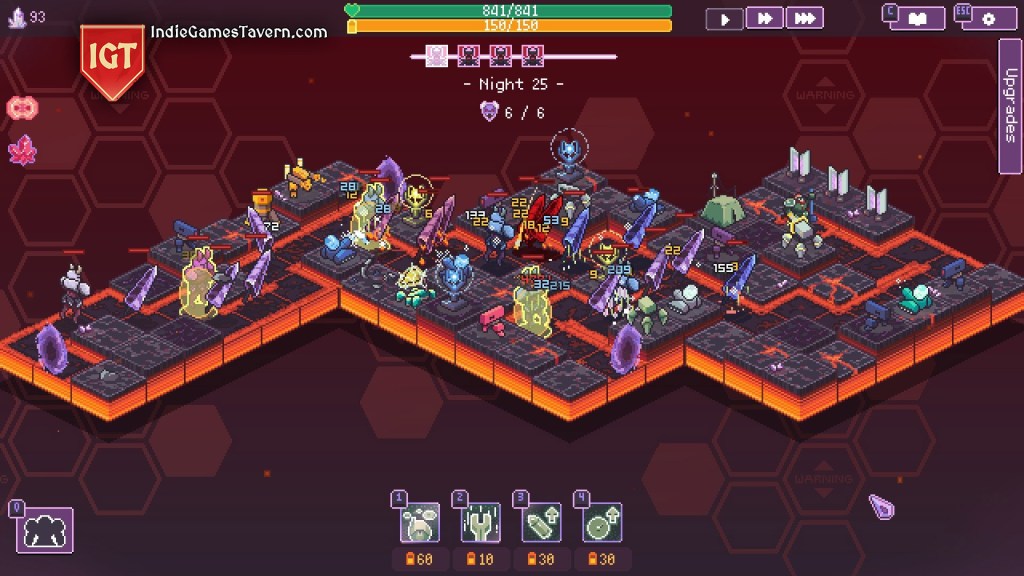
Task: Expand the Upgrades side tab
Action: click(x=1010, y=105)
